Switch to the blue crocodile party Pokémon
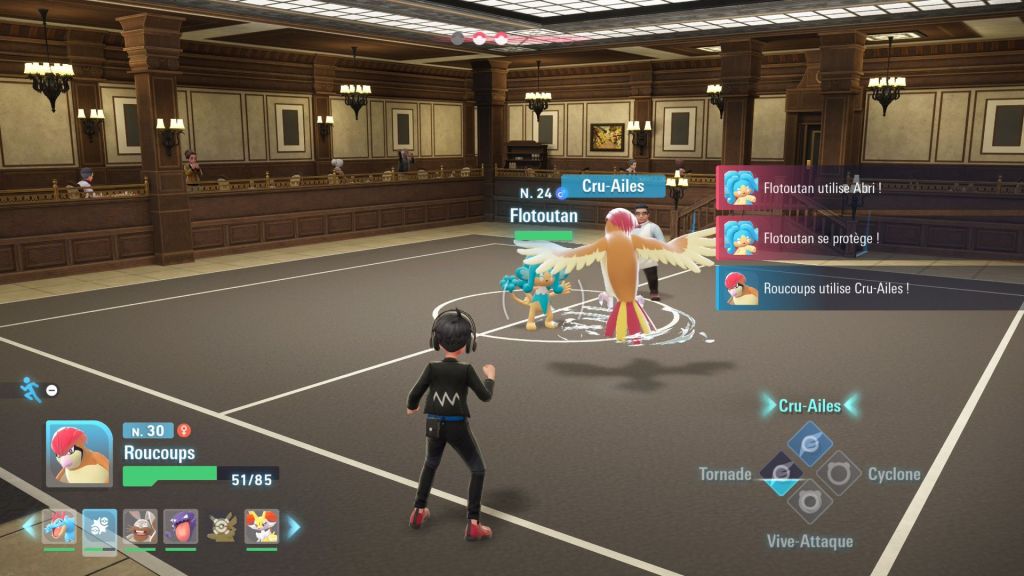Viewport: 1024px width, 576px height. click(x=59, y=526)
